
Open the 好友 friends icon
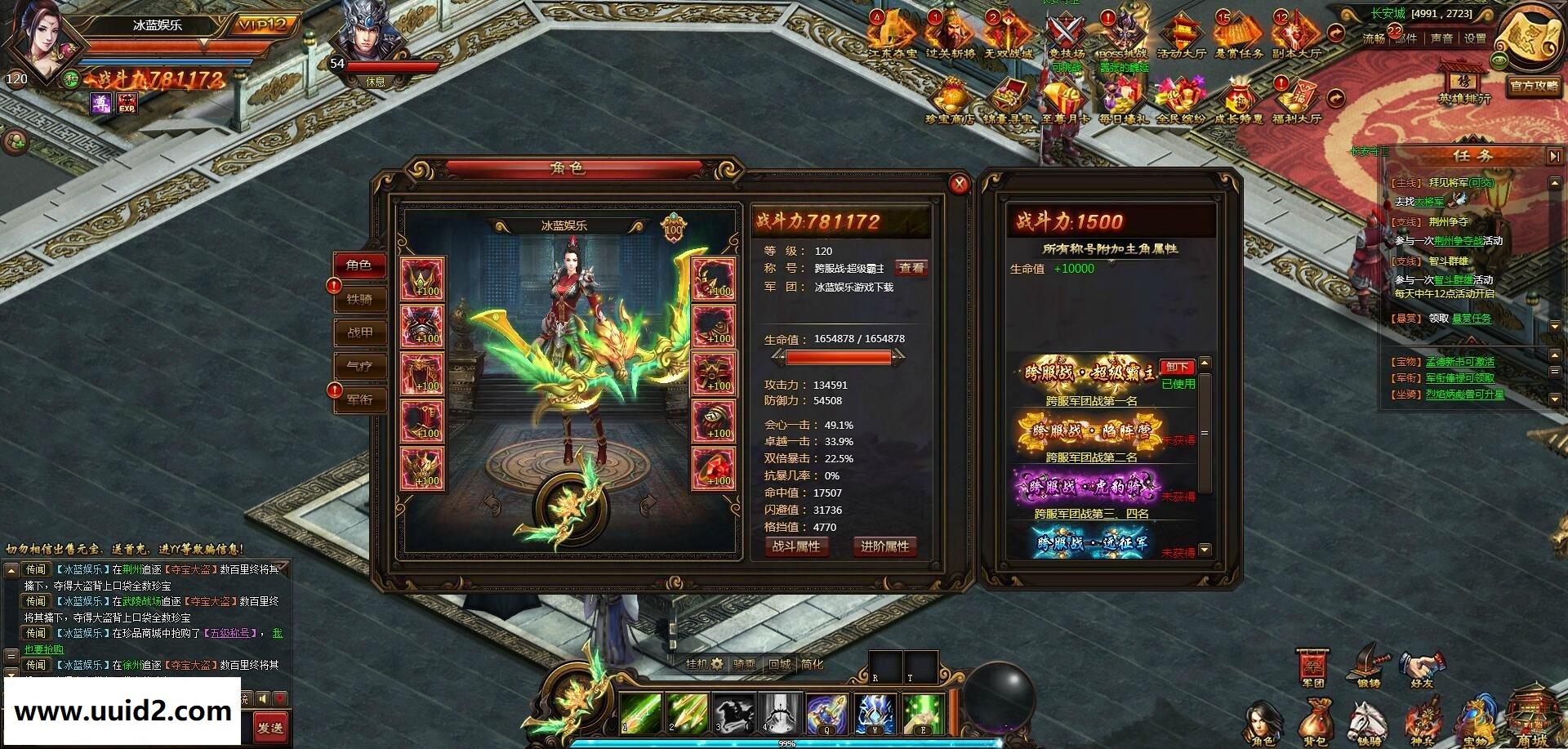1422,668
